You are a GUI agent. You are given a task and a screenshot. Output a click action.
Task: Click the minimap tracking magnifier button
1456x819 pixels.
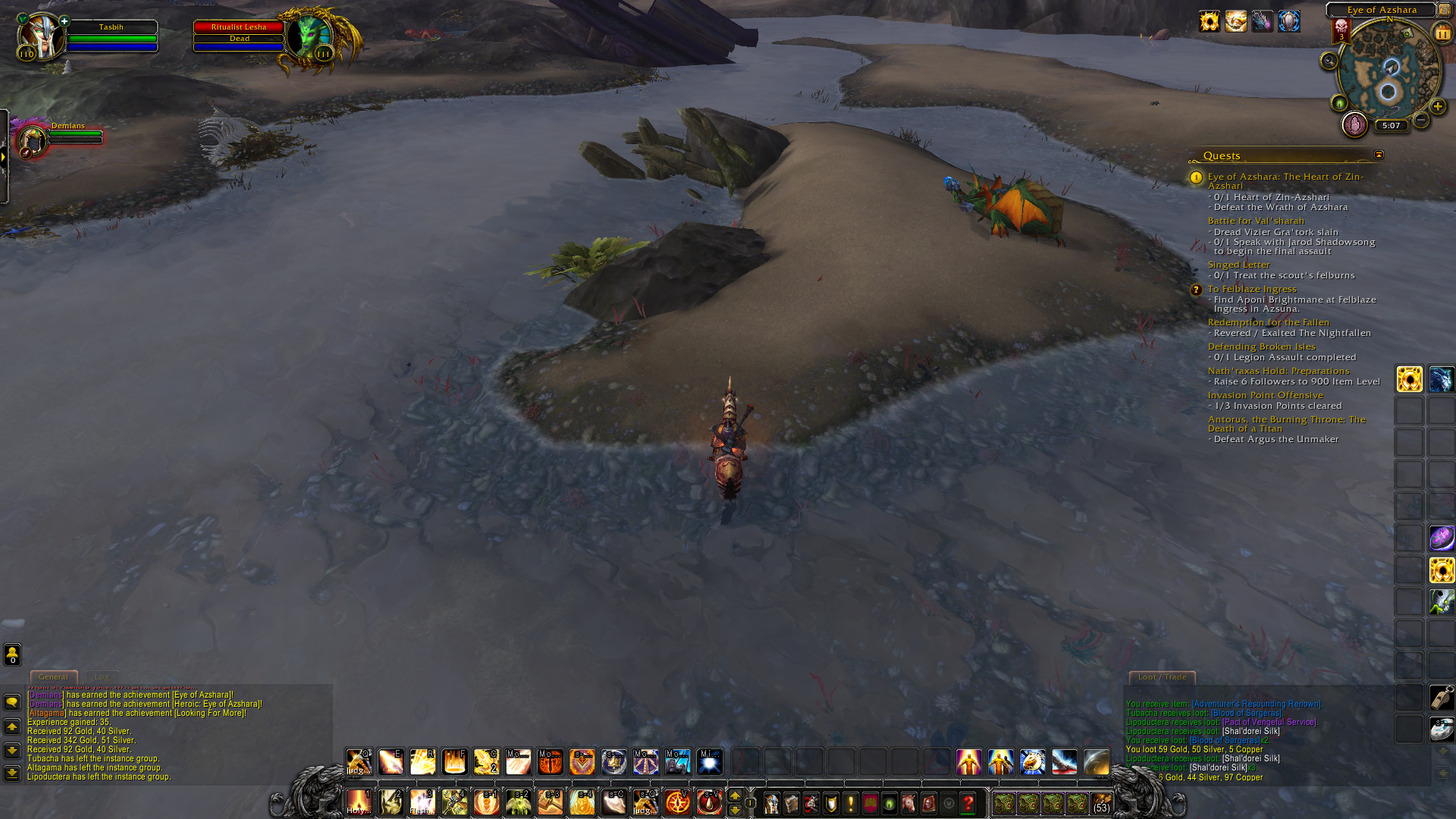pyautogui.click(x=1329, y=61)
